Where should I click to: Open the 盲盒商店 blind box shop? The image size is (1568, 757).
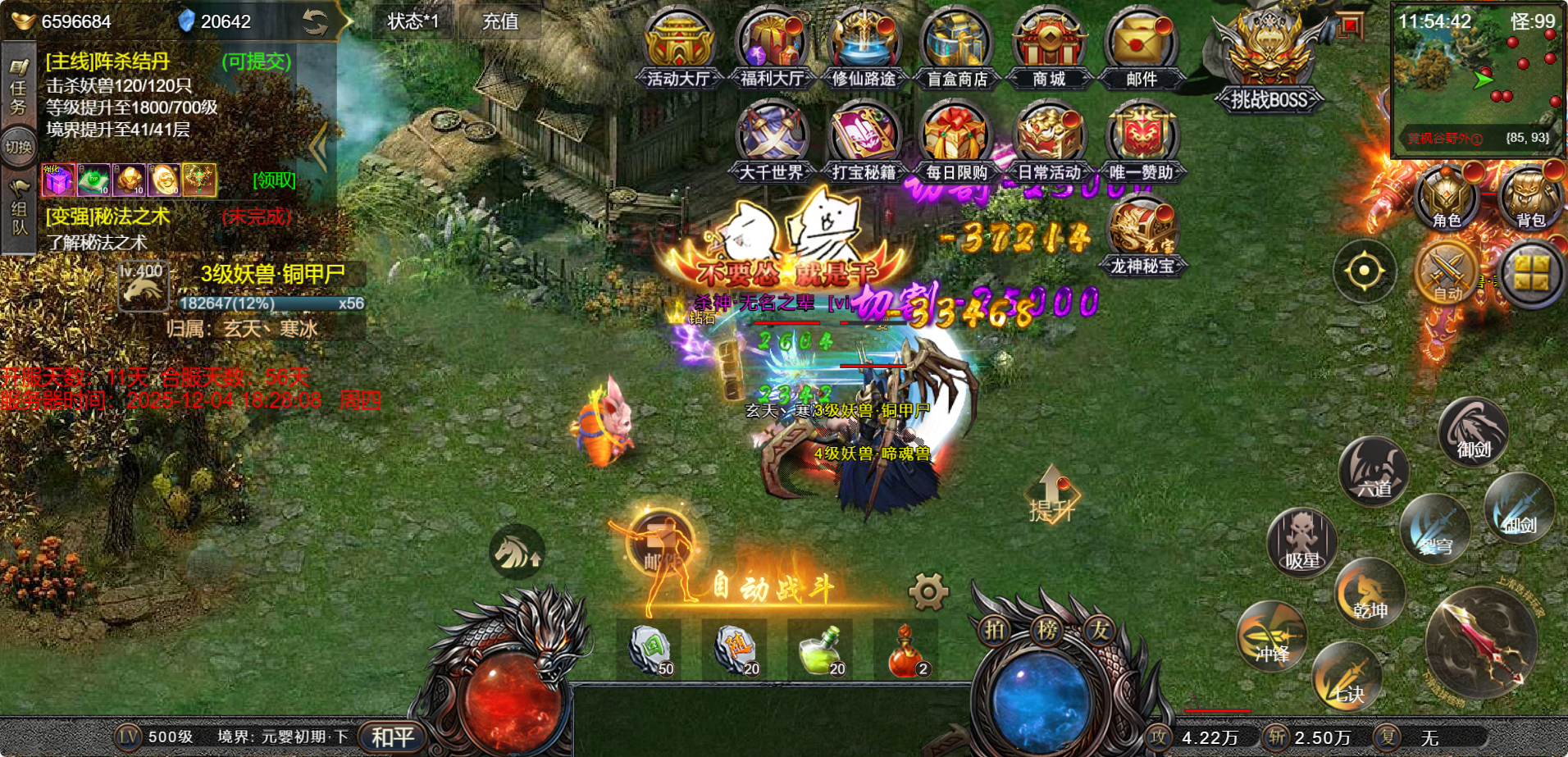pos(956,47)
